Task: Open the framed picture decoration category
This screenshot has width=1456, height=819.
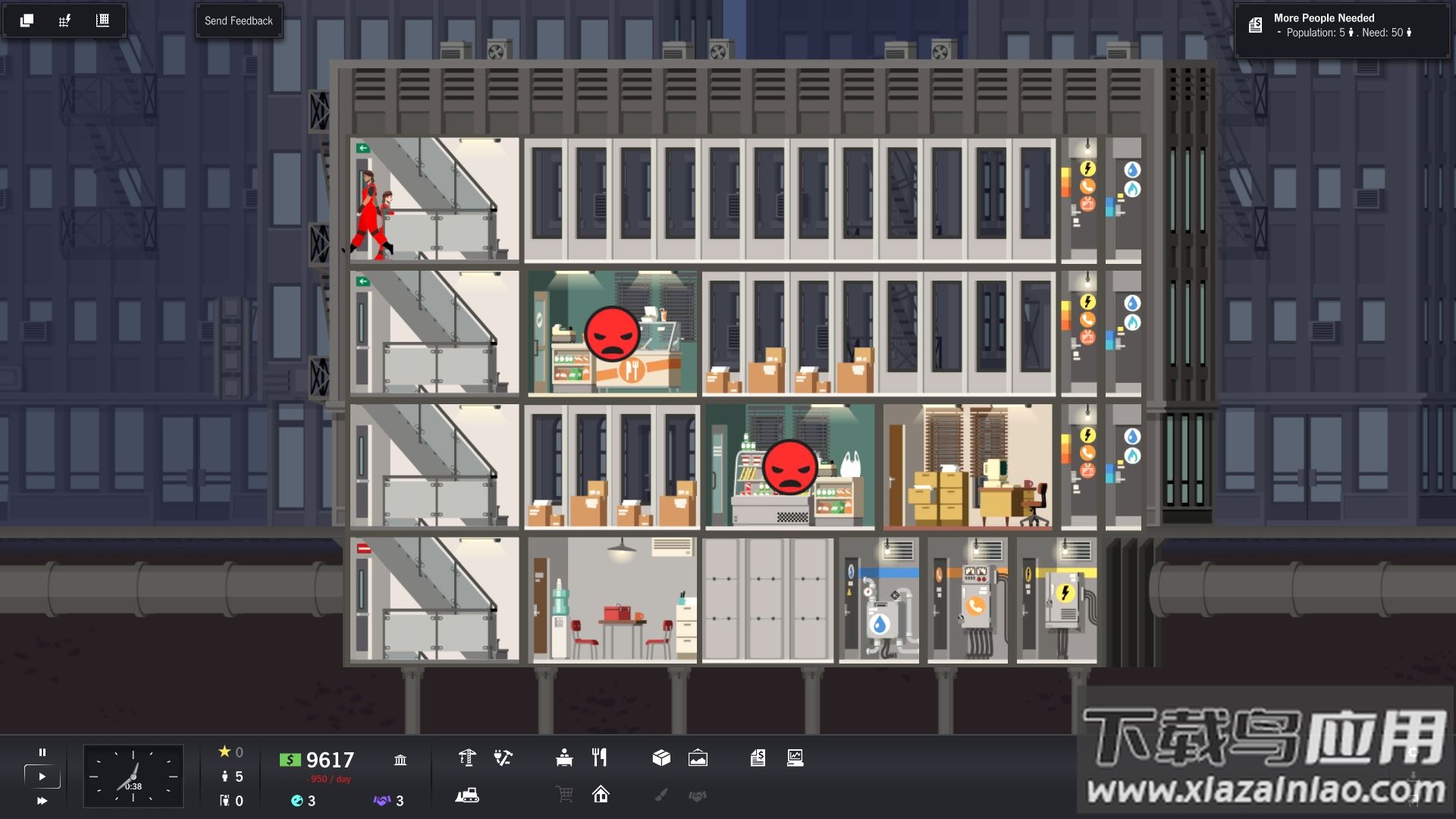Action: click(698, 758)
